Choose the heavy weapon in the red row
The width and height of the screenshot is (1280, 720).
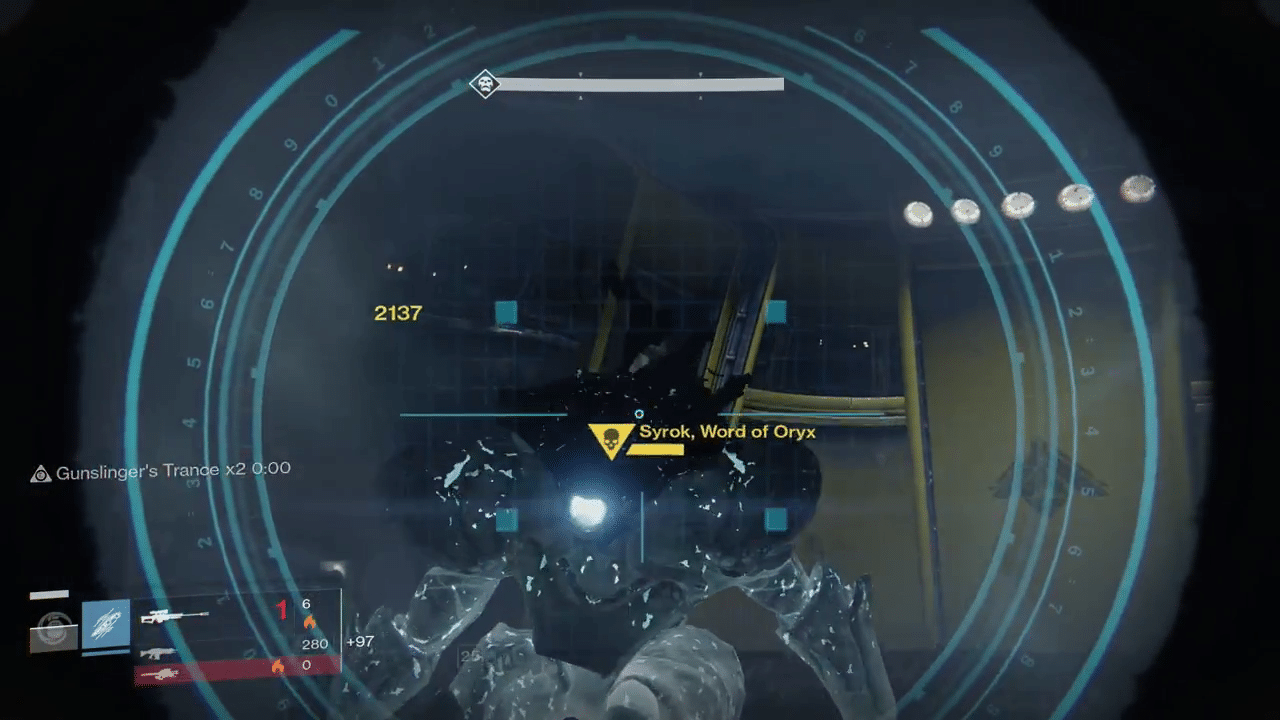click(x=158, y=674)
